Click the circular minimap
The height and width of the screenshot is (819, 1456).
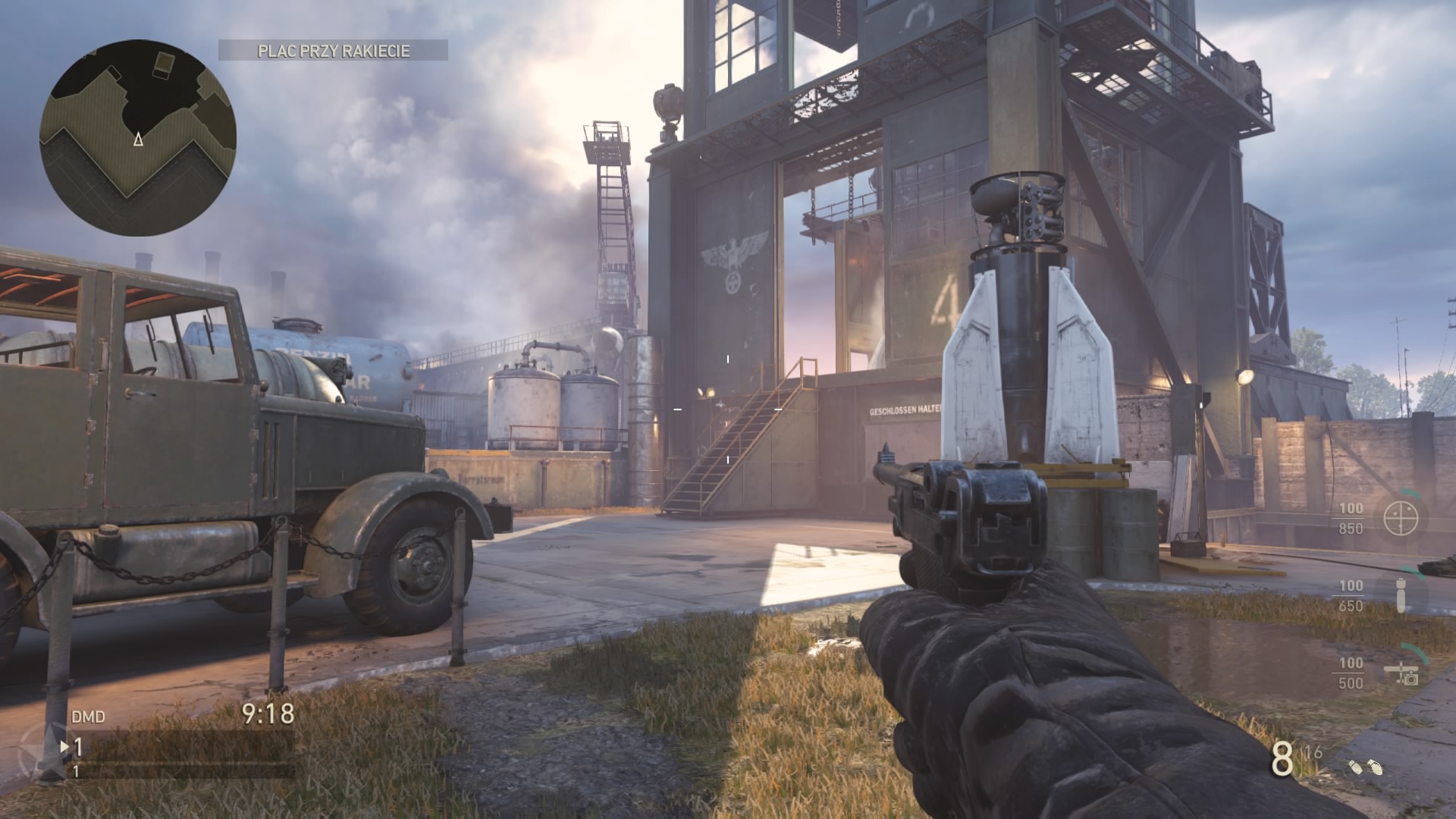(138, 138)
